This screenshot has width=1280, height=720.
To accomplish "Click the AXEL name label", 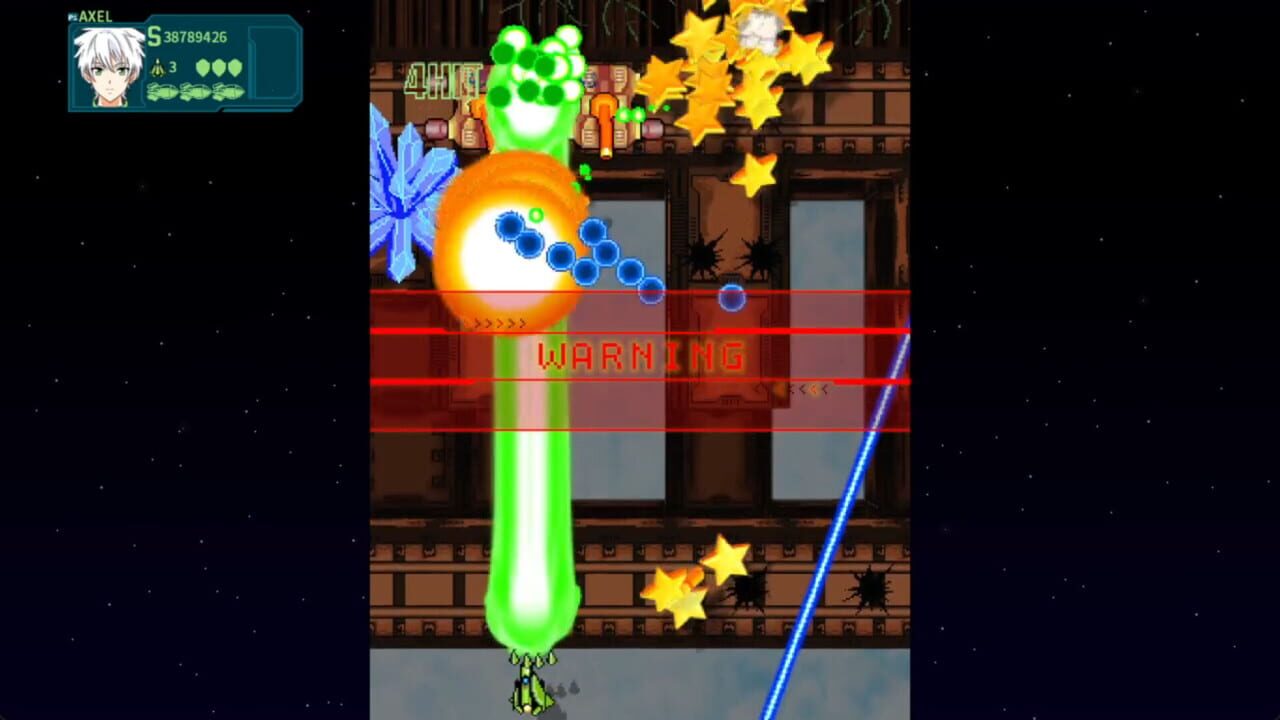I will pyautogui.click(x=98, y=16).
